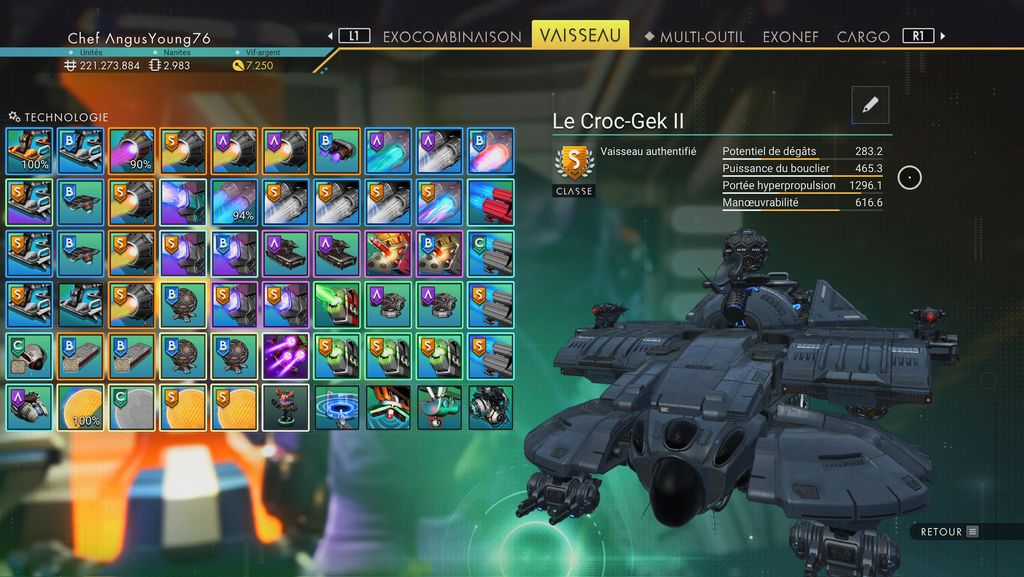The image size is (1024, 577).
Task: Switch to the Exocombinaison tab
Action: coord(452,37)
